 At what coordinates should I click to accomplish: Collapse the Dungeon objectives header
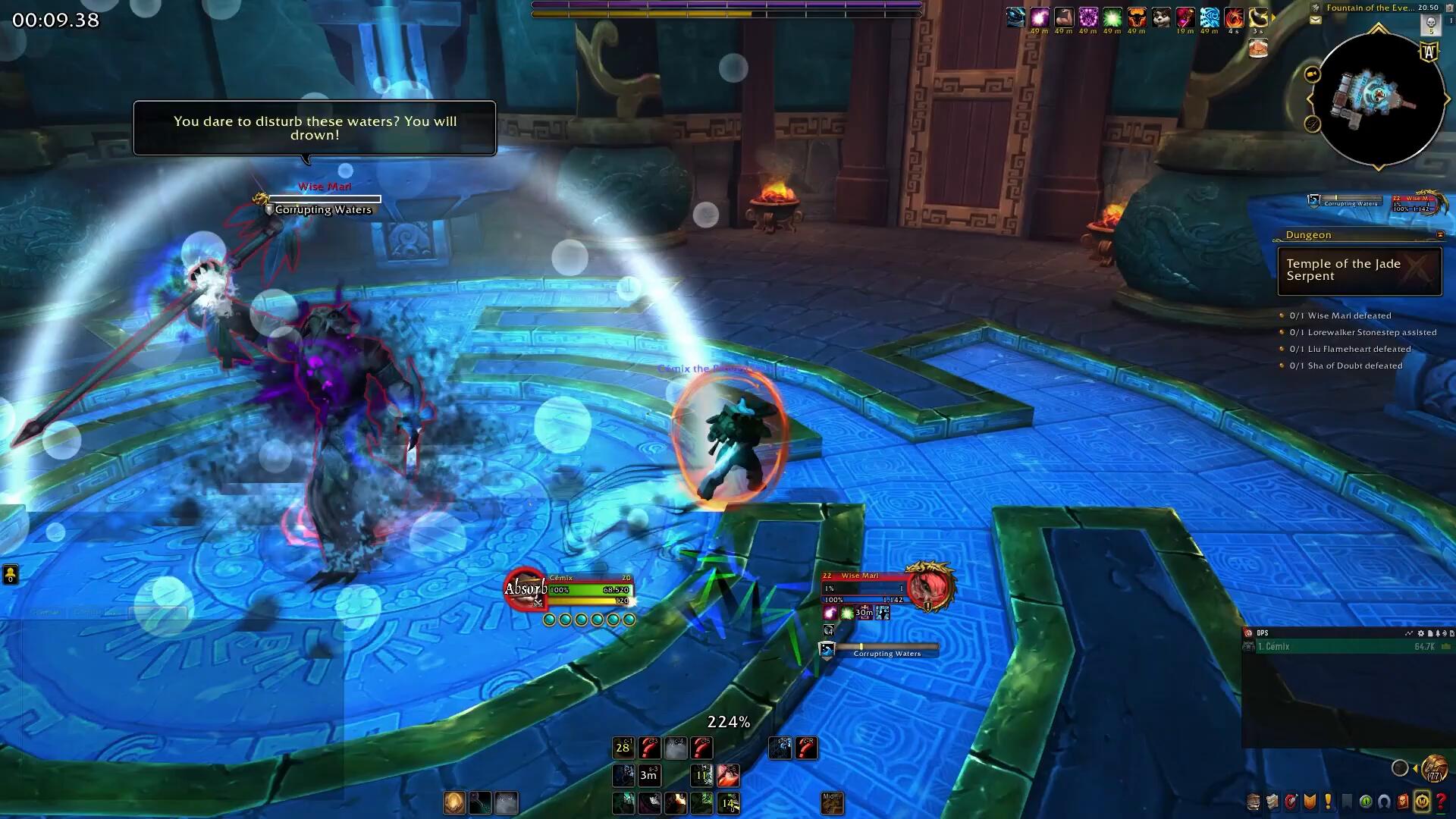(x=1440, y=235)
